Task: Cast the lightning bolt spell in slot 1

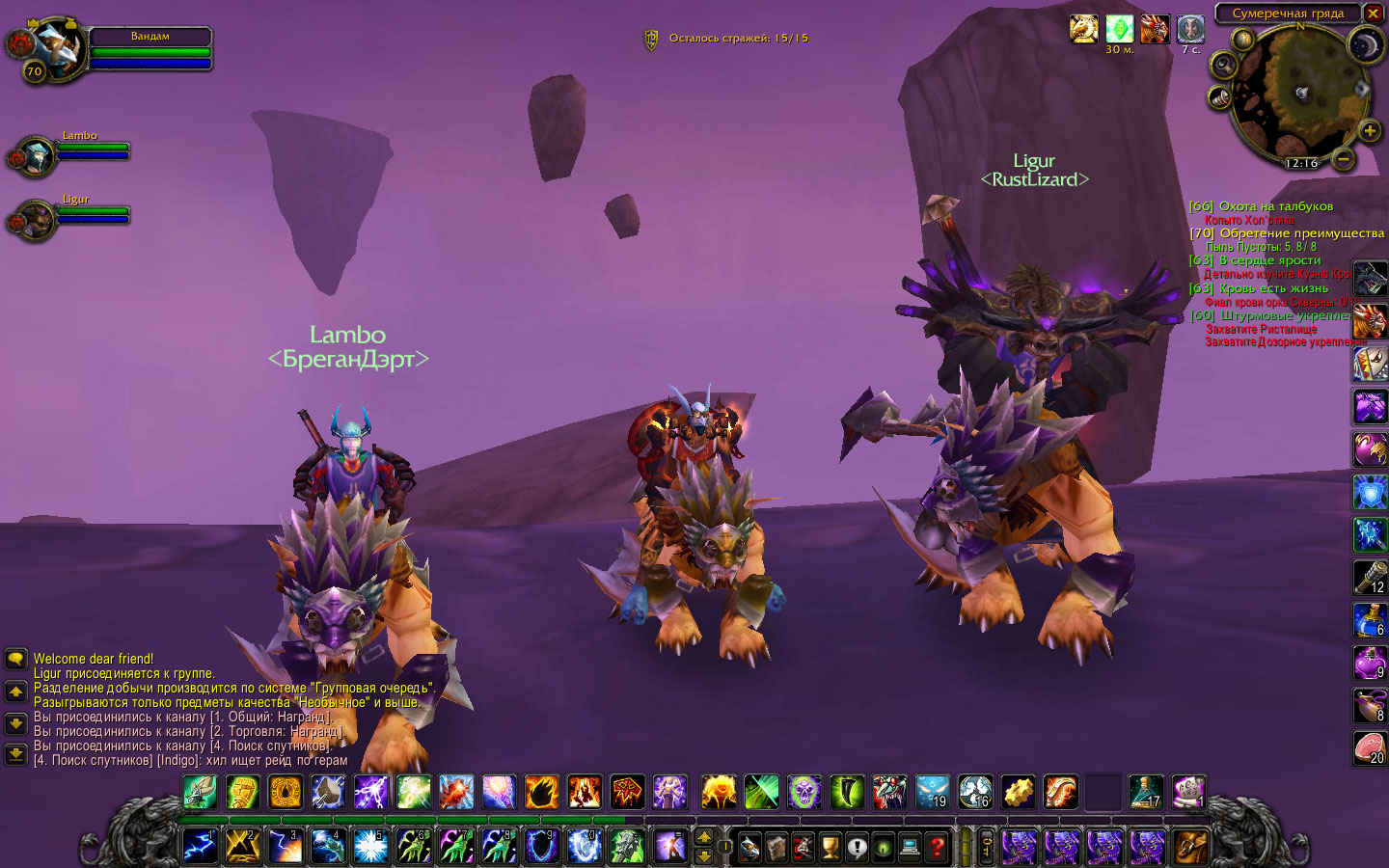Action: [201, 846]
